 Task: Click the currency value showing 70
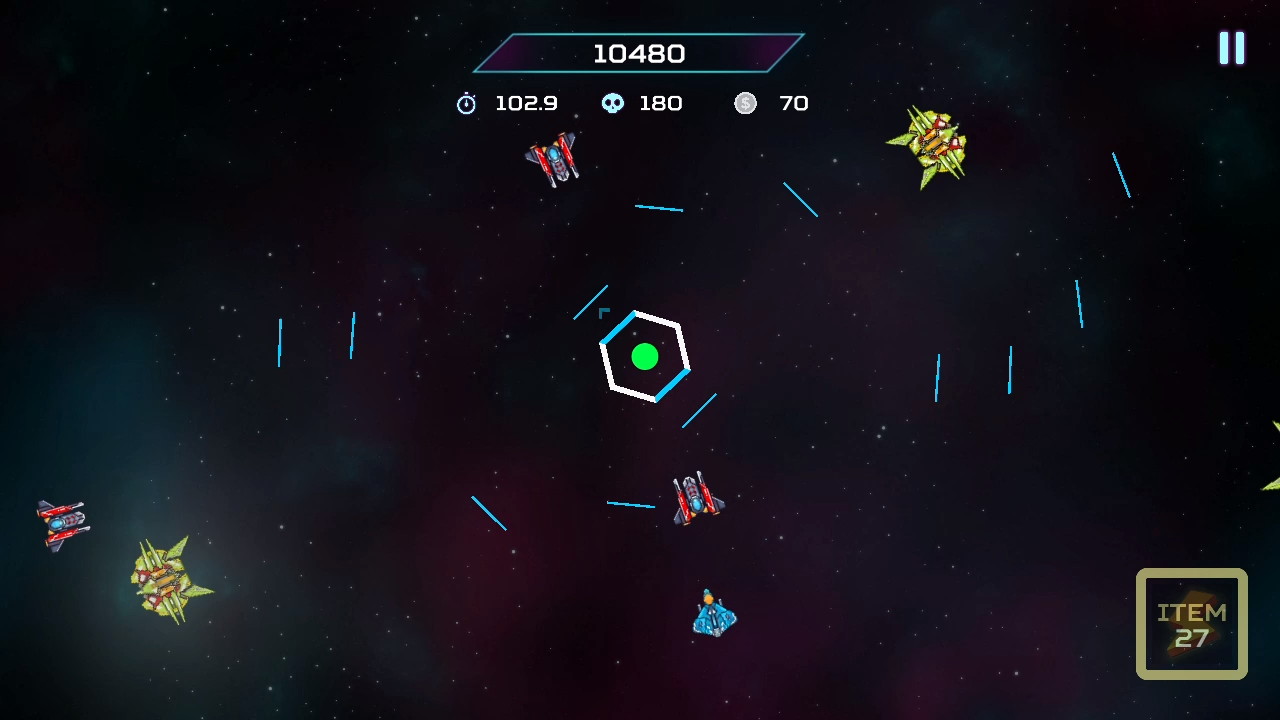pyautogui.click(x=795, y=103)
